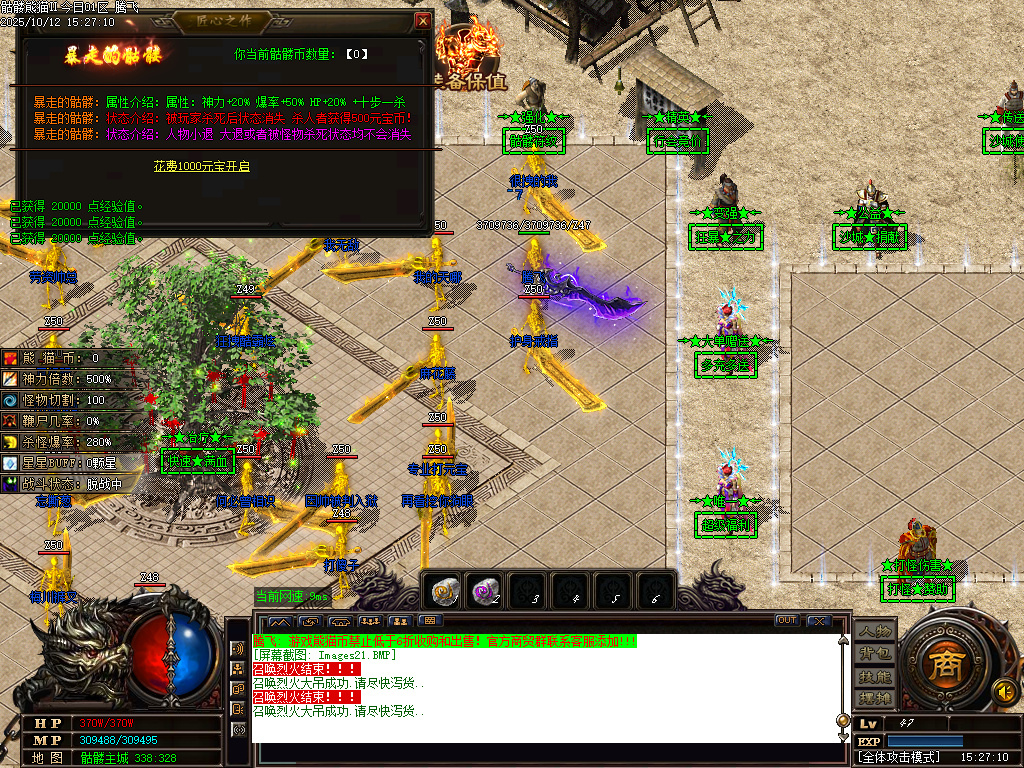This screenshot has width=1024, height=768.
Task: Open the 背包 inventory bag
Action: pyautogui.click(x=874, y=654)
